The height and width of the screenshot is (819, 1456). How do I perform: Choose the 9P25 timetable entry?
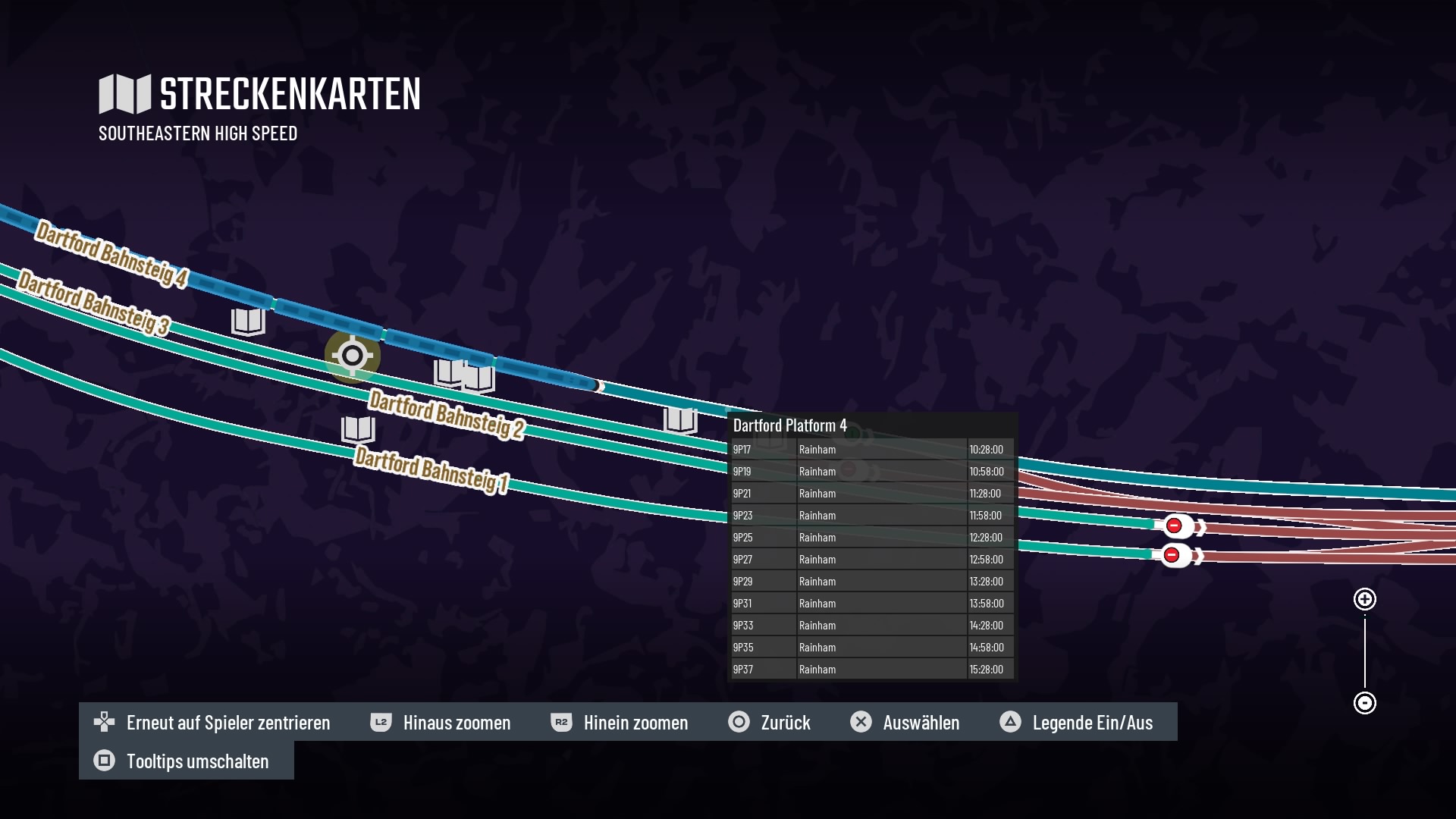[871, 538]
